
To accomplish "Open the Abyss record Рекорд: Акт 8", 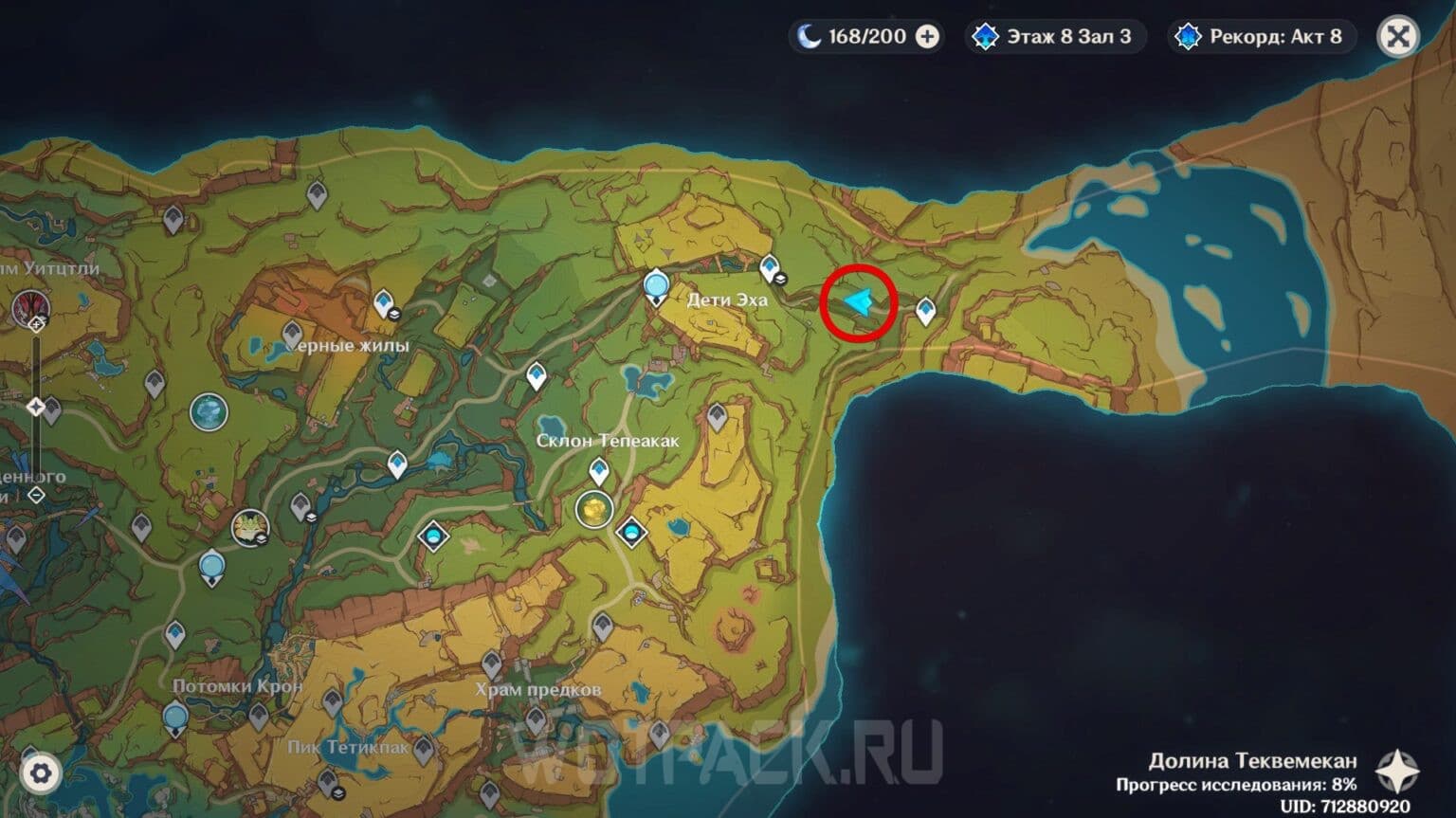I will [x=1262, y=36].
